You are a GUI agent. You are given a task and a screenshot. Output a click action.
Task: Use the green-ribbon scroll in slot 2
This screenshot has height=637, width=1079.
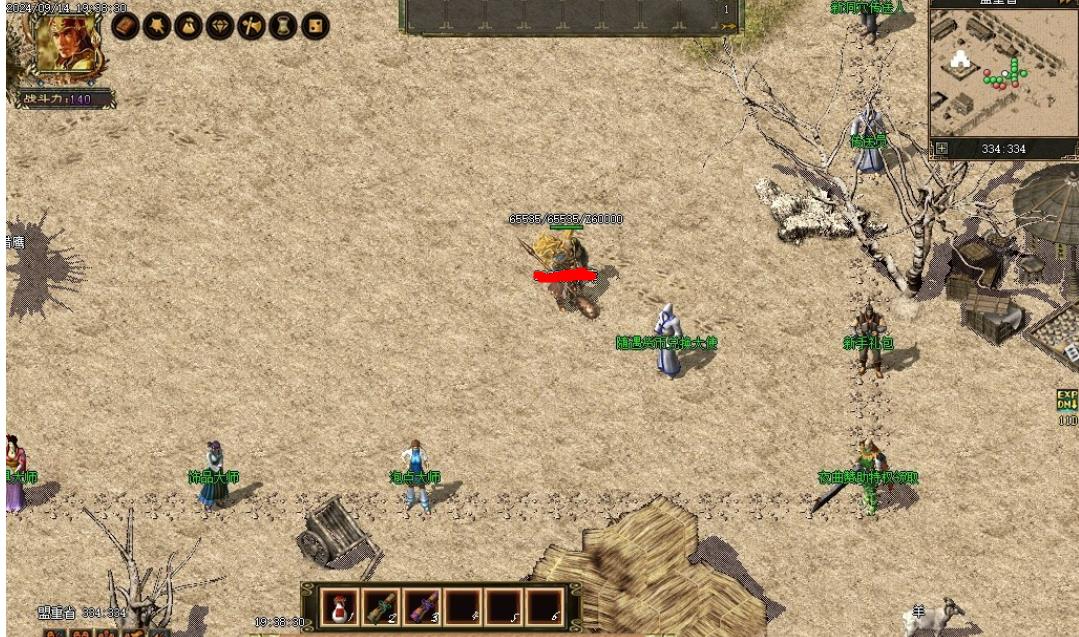coord(380,606)
